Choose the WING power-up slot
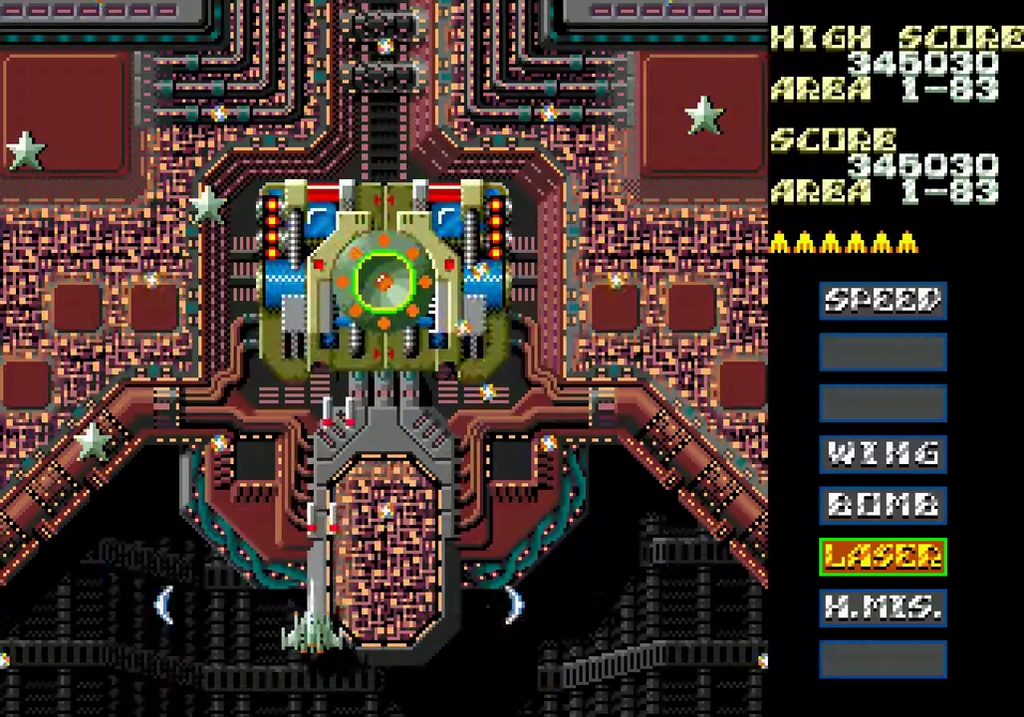The image size is (1024, 717). coord(883,453)
